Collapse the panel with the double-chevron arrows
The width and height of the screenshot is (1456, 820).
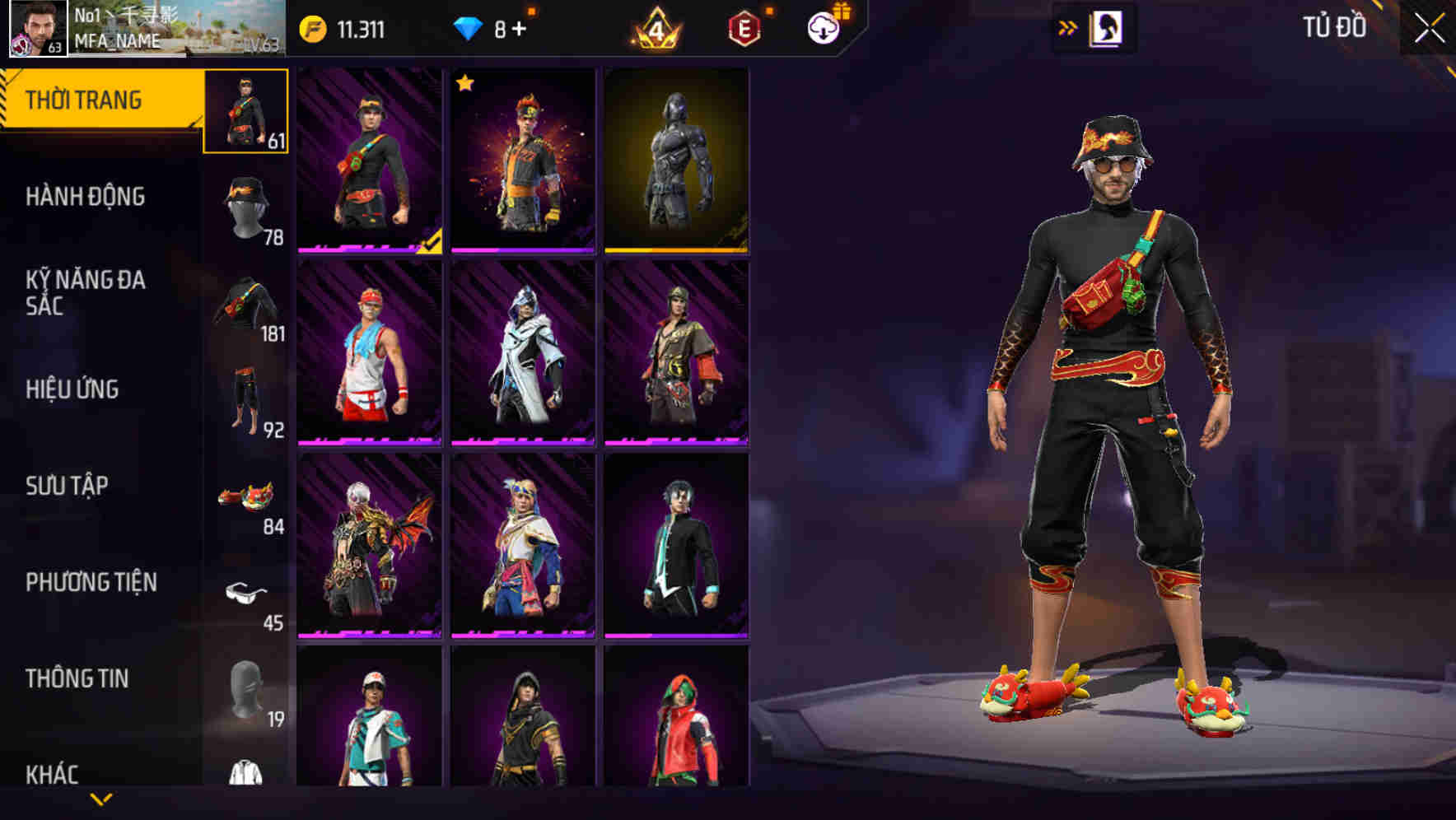coord(1066,26)
